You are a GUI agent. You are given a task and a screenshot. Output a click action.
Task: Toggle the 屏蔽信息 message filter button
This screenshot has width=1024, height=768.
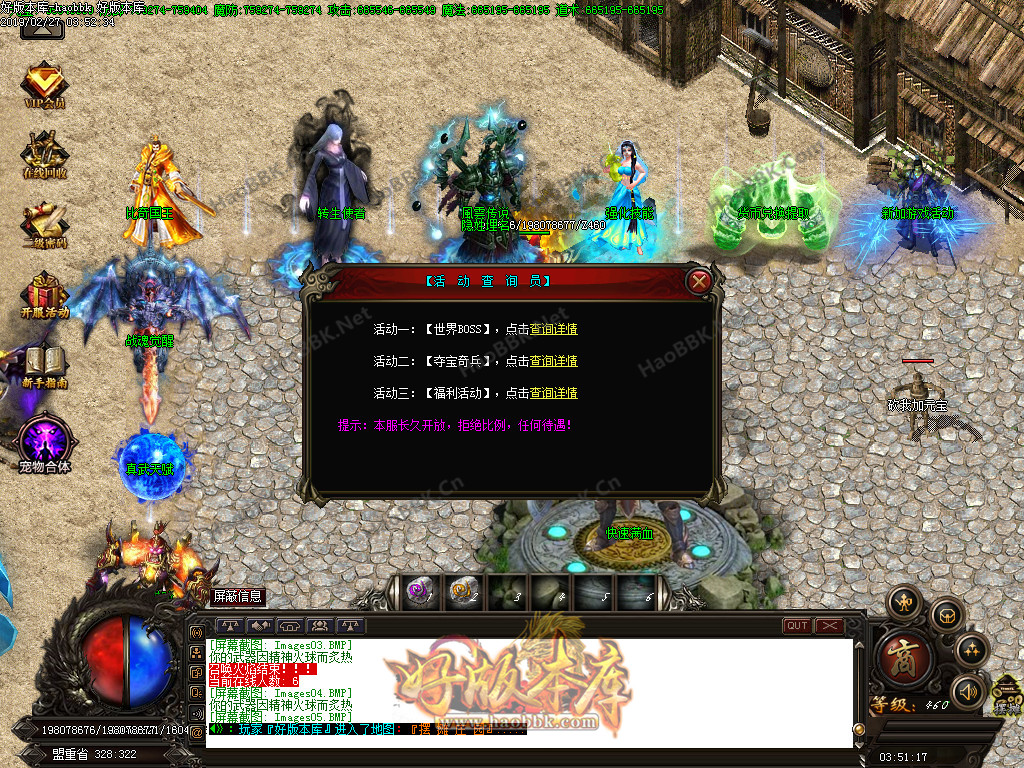(x=238, y=597)
